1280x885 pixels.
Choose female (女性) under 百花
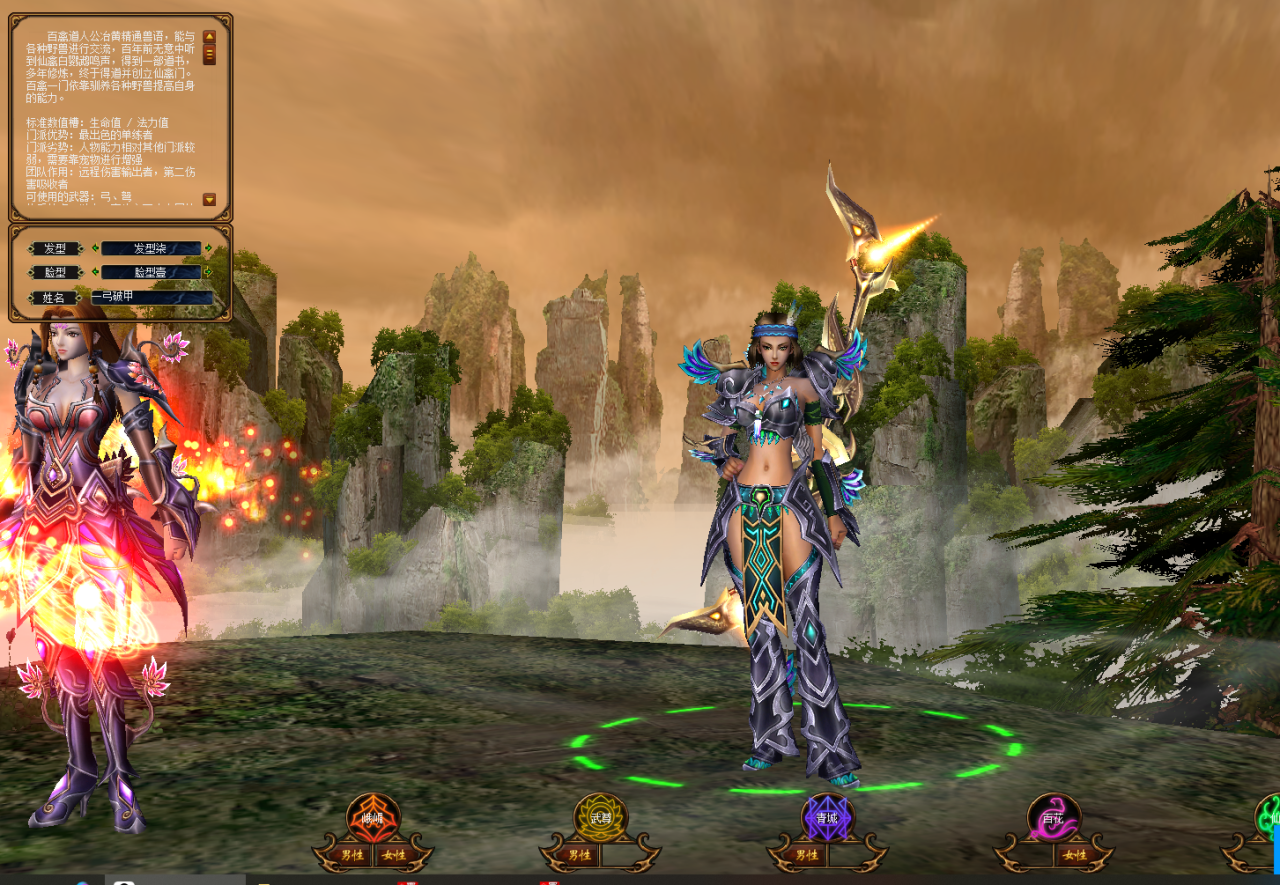[1075, 855]
